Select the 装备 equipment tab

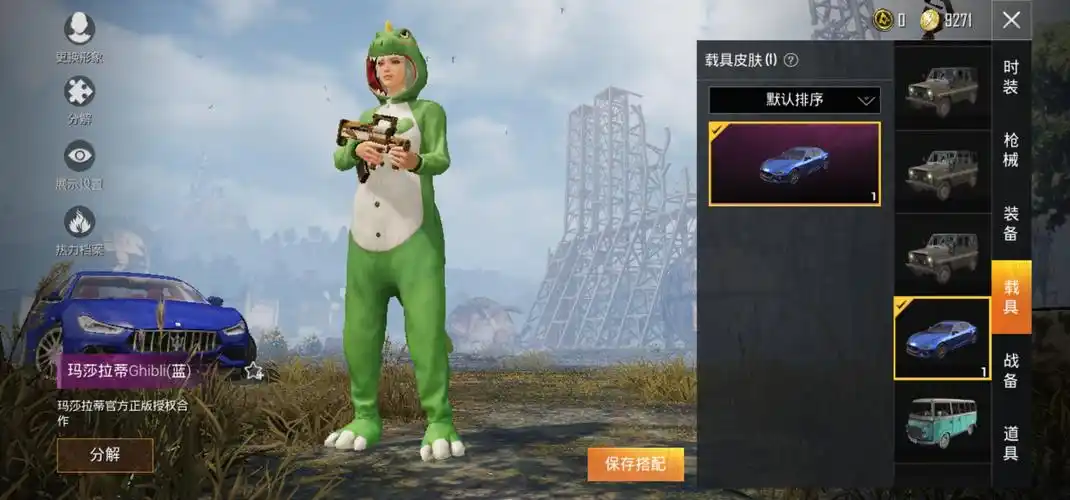[1011, 223]
